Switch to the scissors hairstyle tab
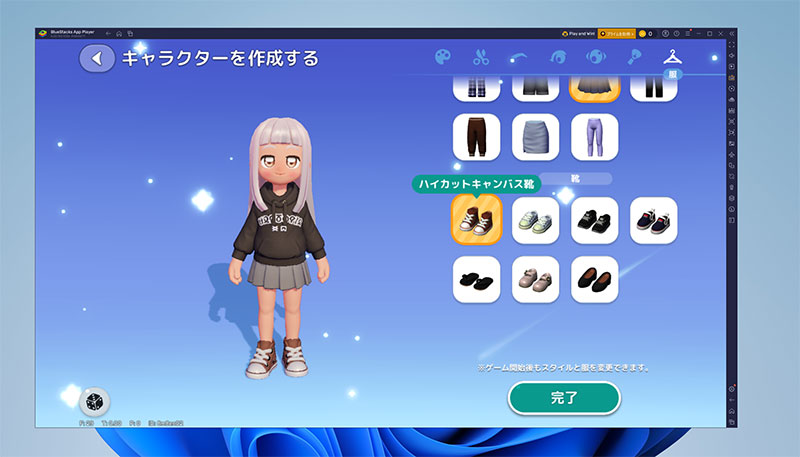The image size is (800, 457). [481, 57]
